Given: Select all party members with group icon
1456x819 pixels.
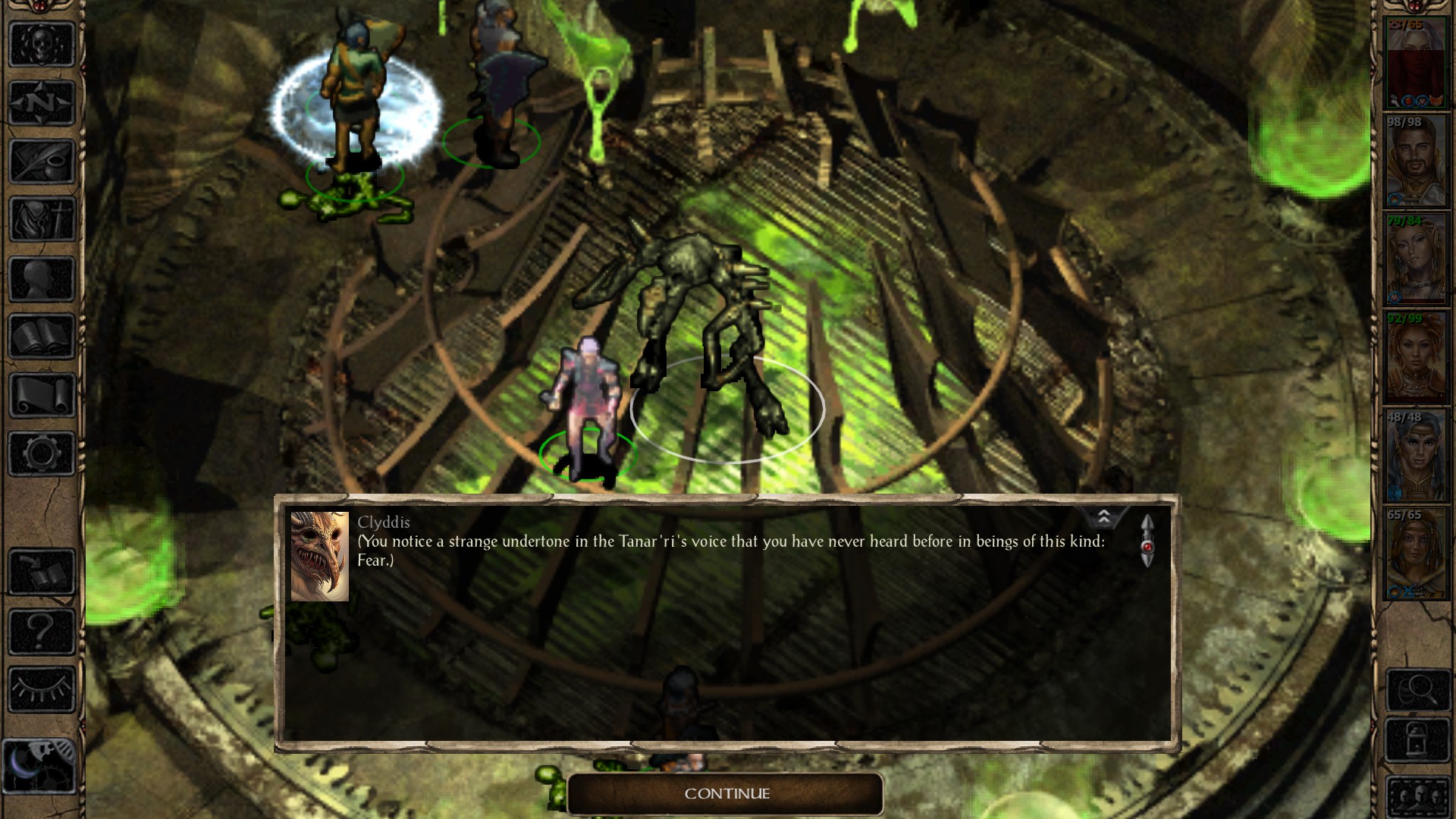Looking at the screenshot, I should [1417, 798].
